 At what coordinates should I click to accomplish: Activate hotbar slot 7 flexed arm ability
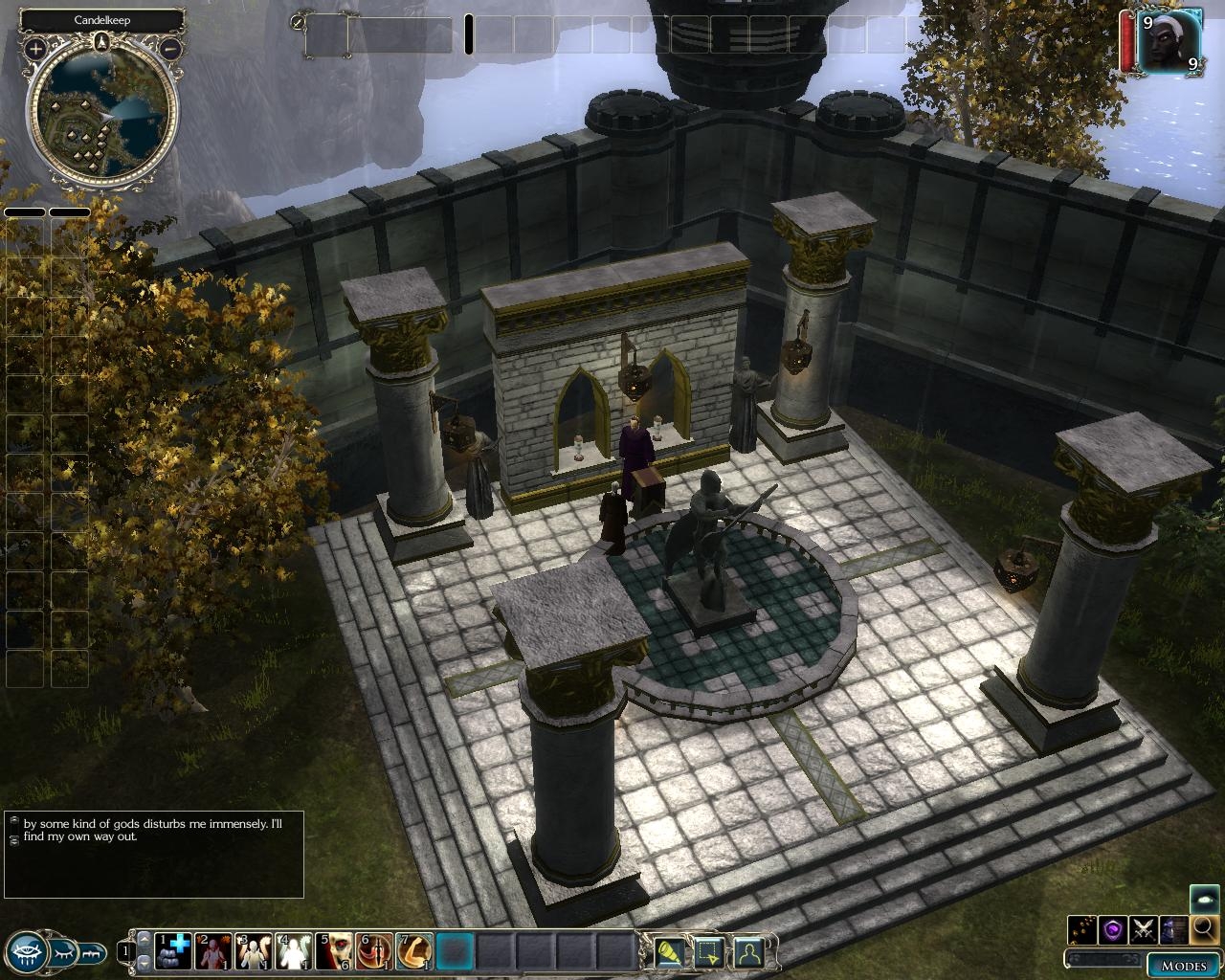tap(414, 951)
